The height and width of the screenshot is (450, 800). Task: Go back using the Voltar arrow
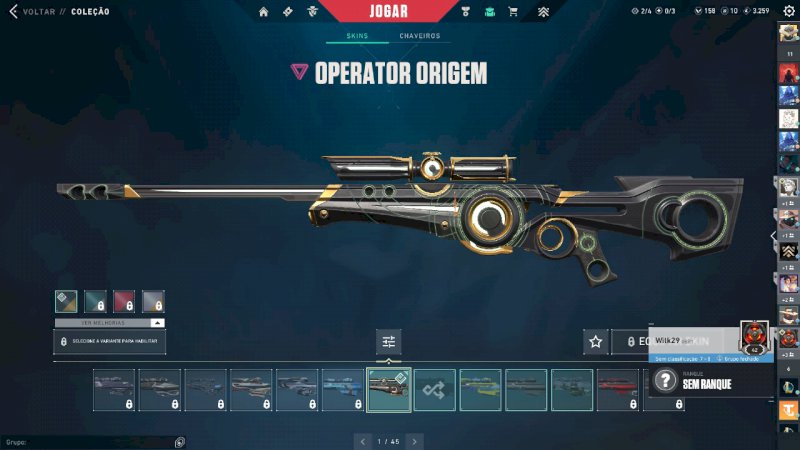[13, 12]
